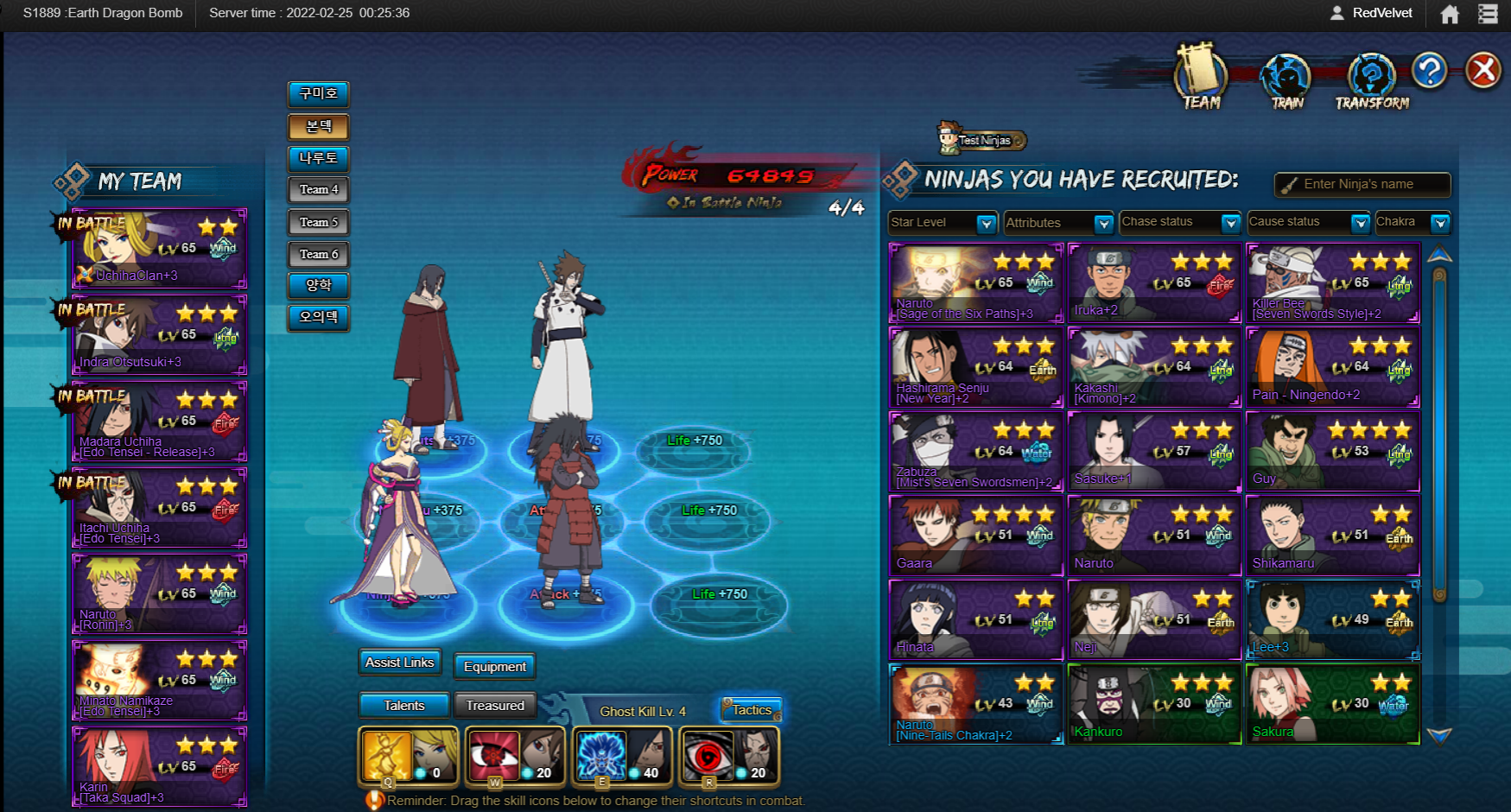The image size is (1511, 812).
Task: Click the Test Ninjas button
Action: [983, 140]
